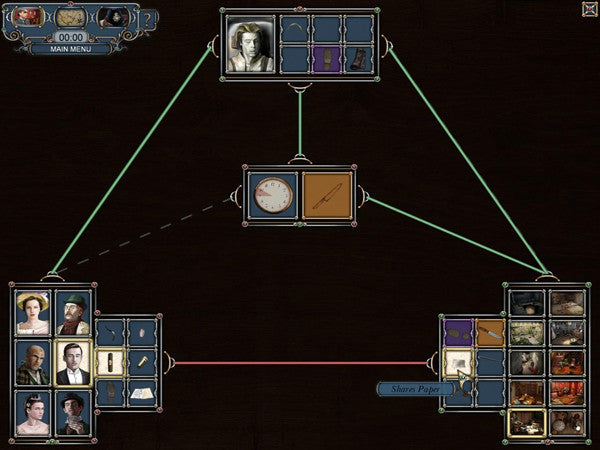Pick the woman wearing a tiara
This screenshot has height=450, width=600.
(x=33, y=412)
